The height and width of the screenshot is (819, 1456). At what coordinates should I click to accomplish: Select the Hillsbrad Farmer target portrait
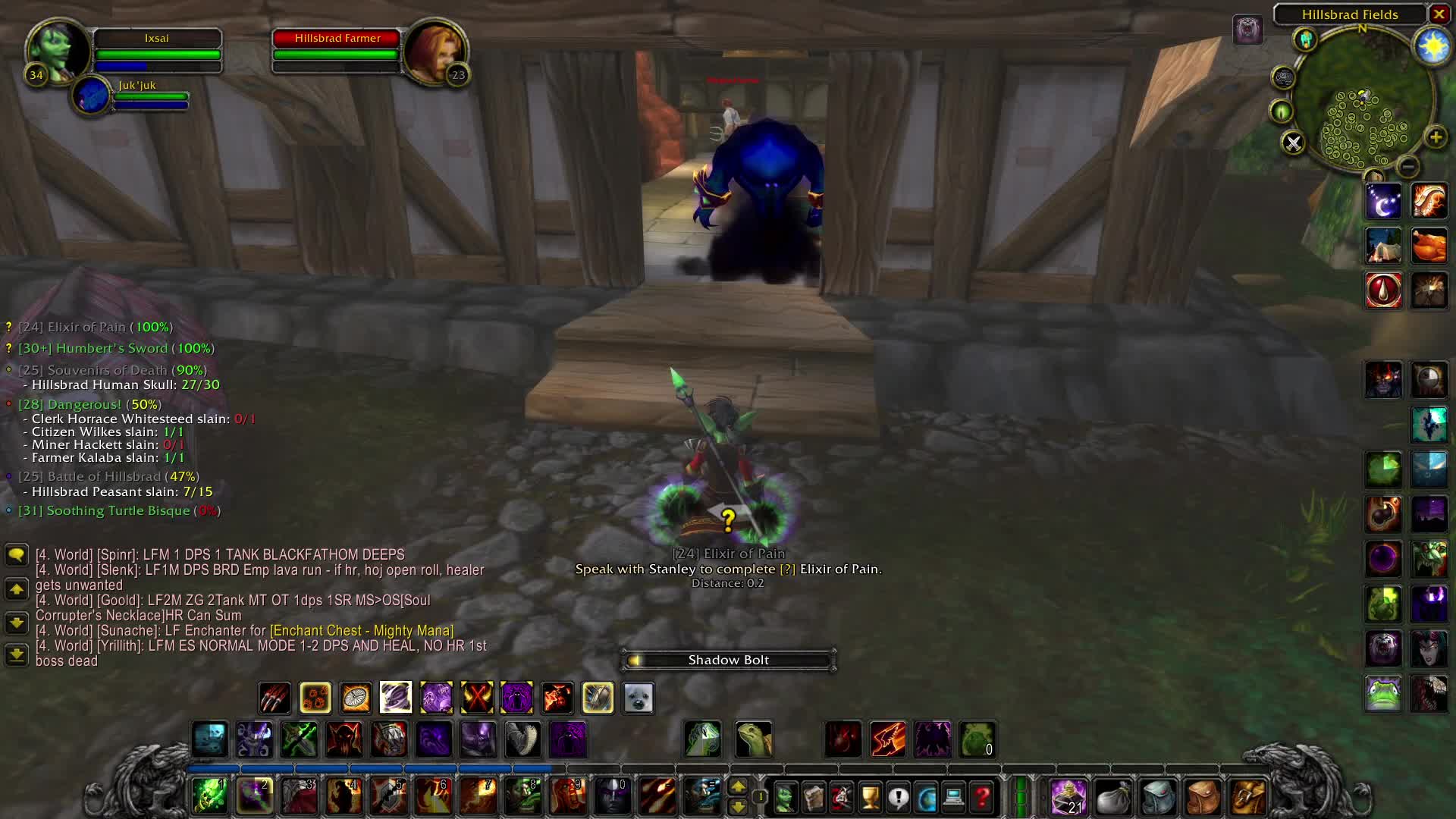click(x=435, y=52)
